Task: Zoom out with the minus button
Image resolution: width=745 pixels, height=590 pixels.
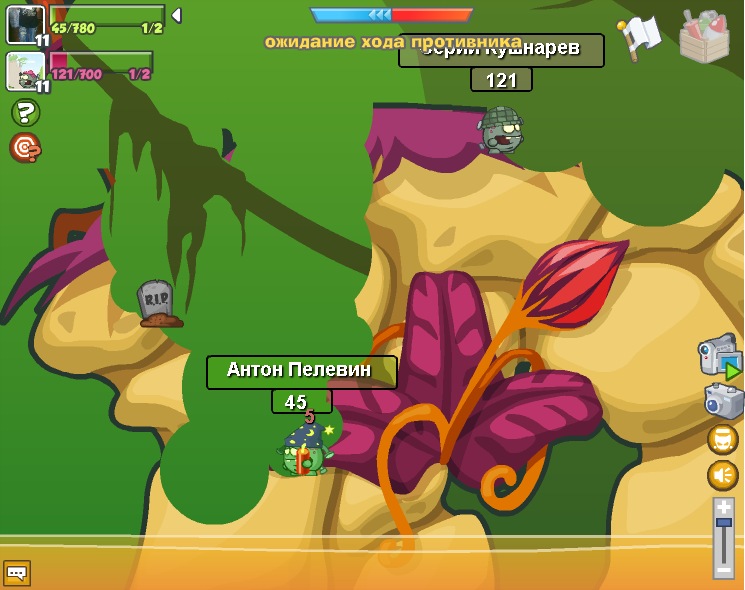Action: click(723, 570)
